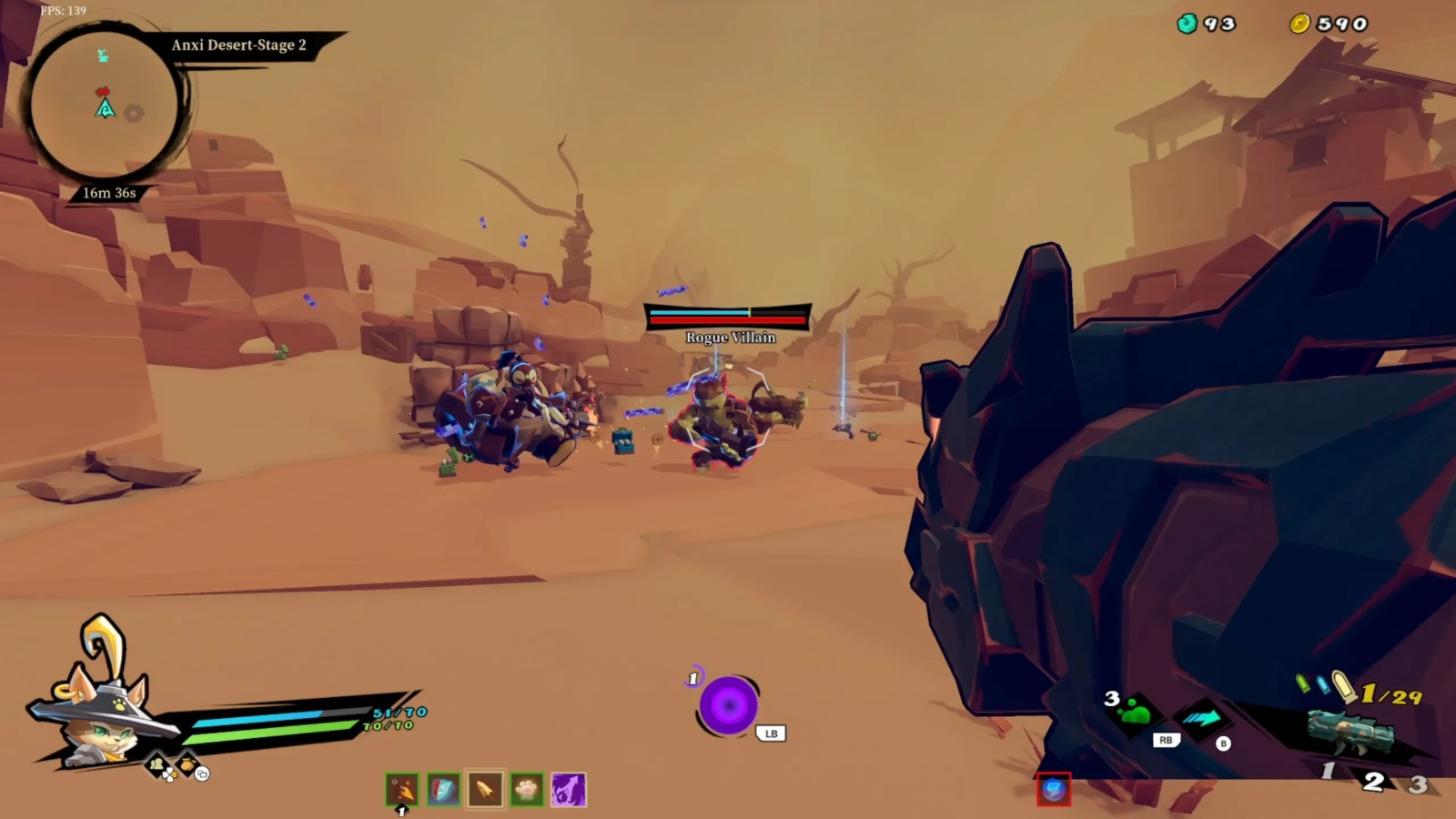Use the green smoke grenade skill
The height and width of the screenshot is (819, 1456).
coord(1135,712)
